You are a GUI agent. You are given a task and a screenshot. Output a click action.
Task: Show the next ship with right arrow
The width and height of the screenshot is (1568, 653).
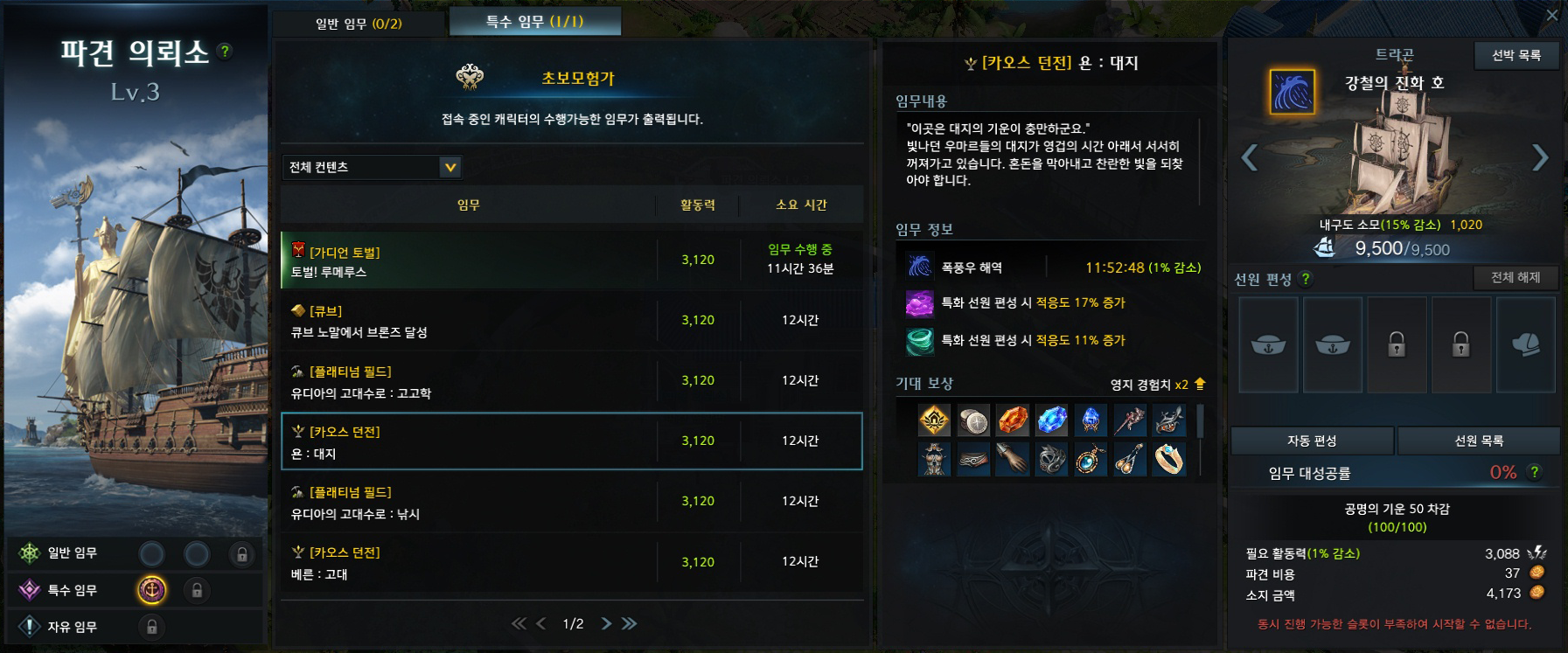1540,158
